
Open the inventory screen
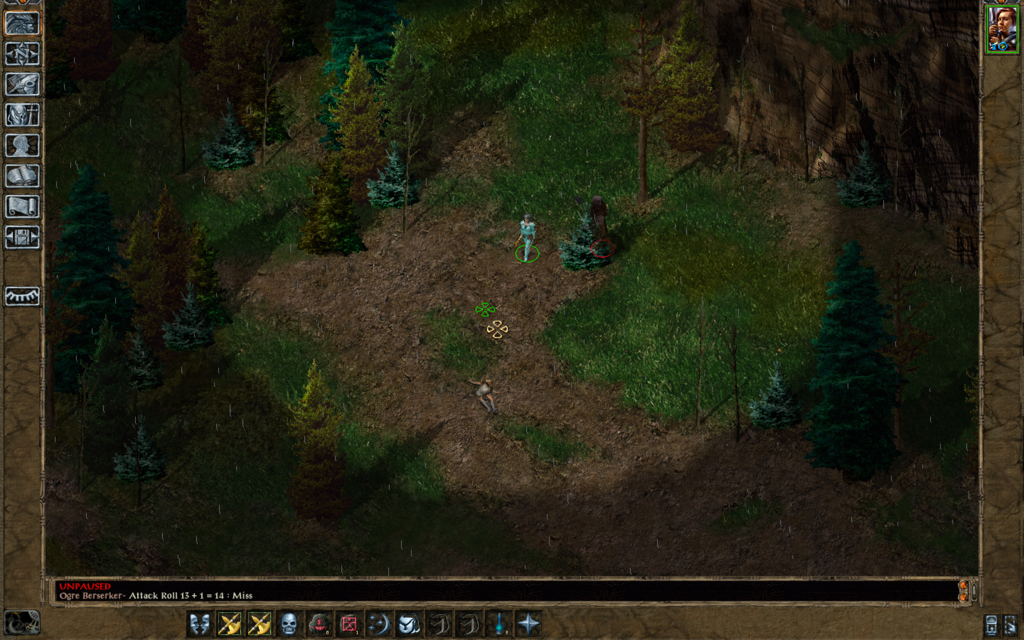coord(22,115)
